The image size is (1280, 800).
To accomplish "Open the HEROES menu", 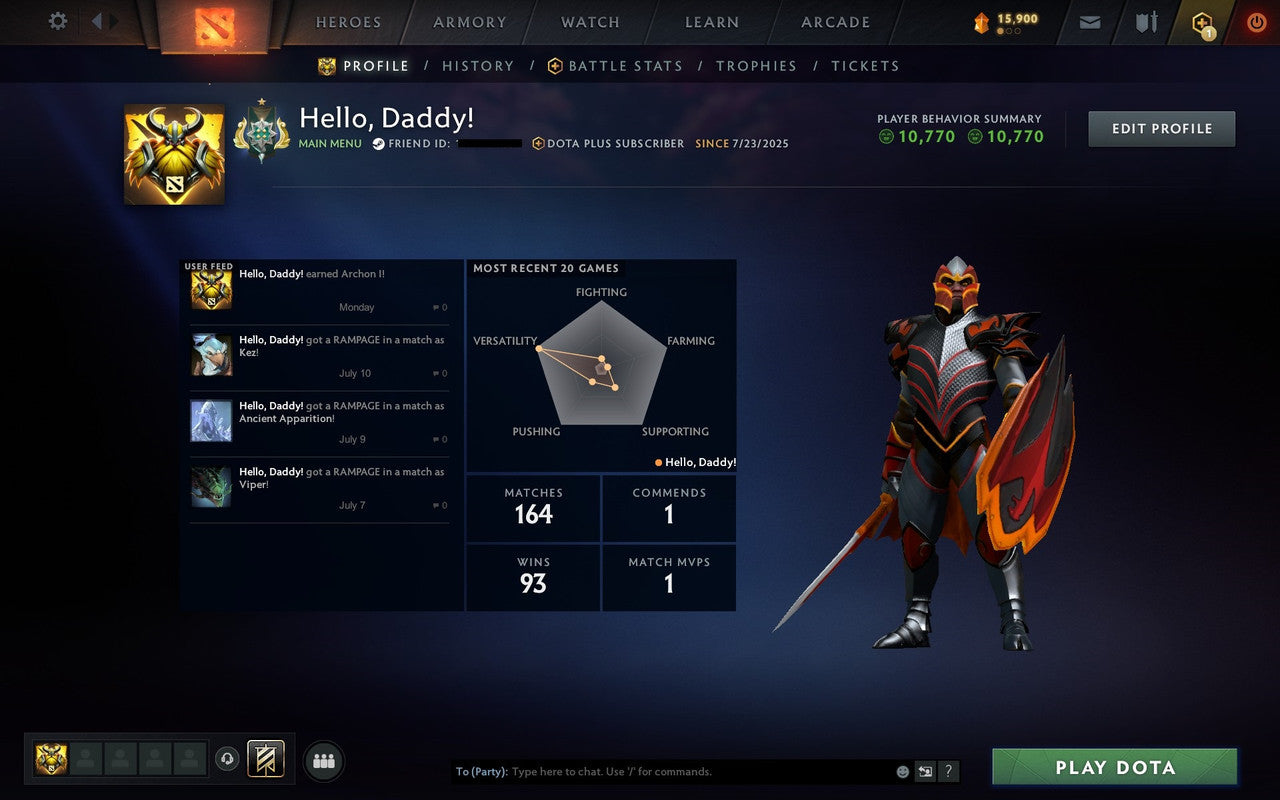I will [x=348, y=22].
